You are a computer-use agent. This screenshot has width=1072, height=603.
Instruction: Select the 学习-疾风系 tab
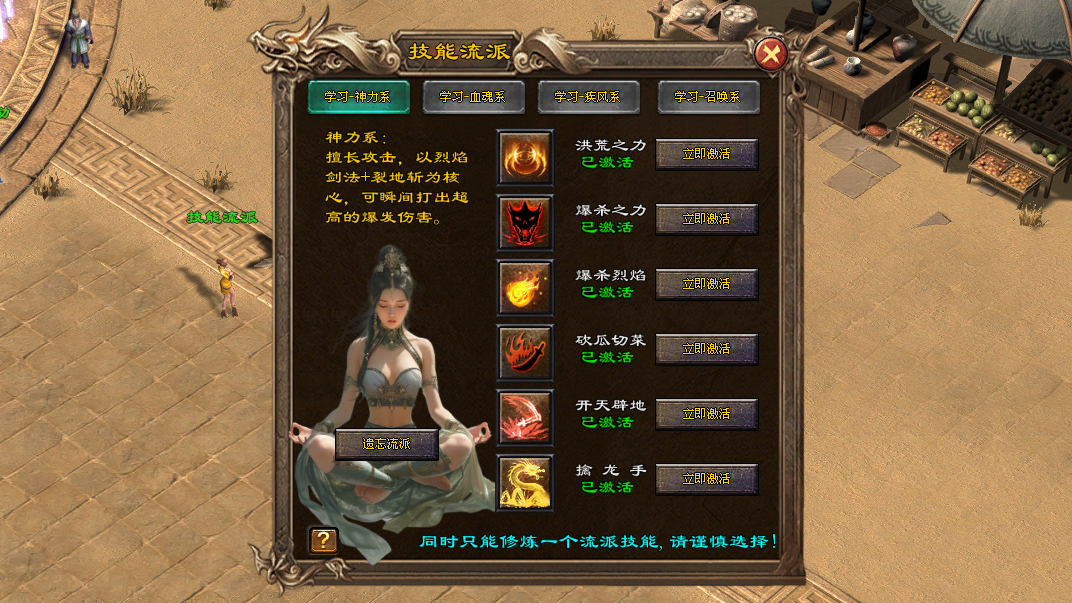[588, 97]
